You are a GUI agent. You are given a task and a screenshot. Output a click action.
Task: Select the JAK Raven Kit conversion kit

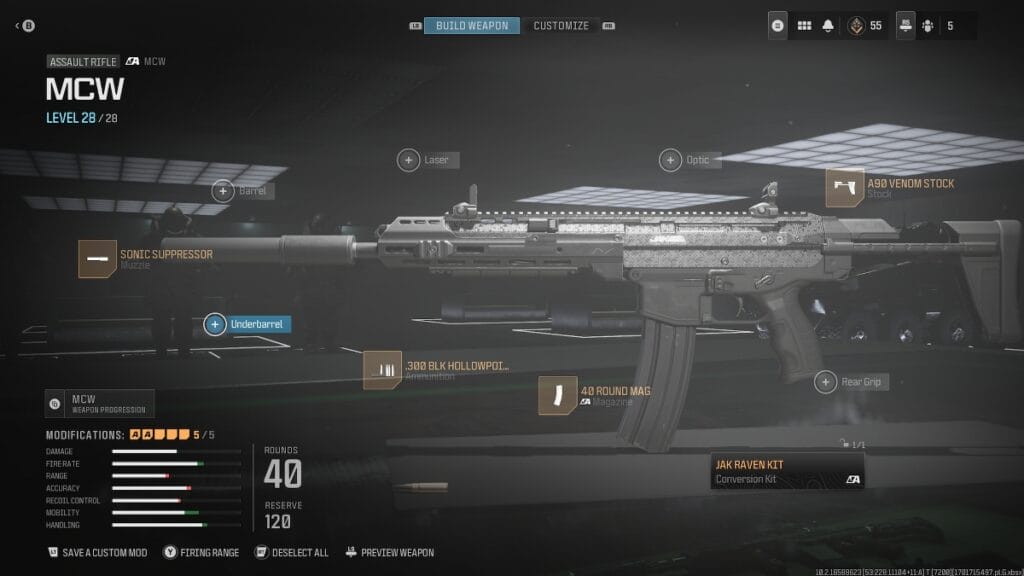pyautogui.click(x=786, y=471)
